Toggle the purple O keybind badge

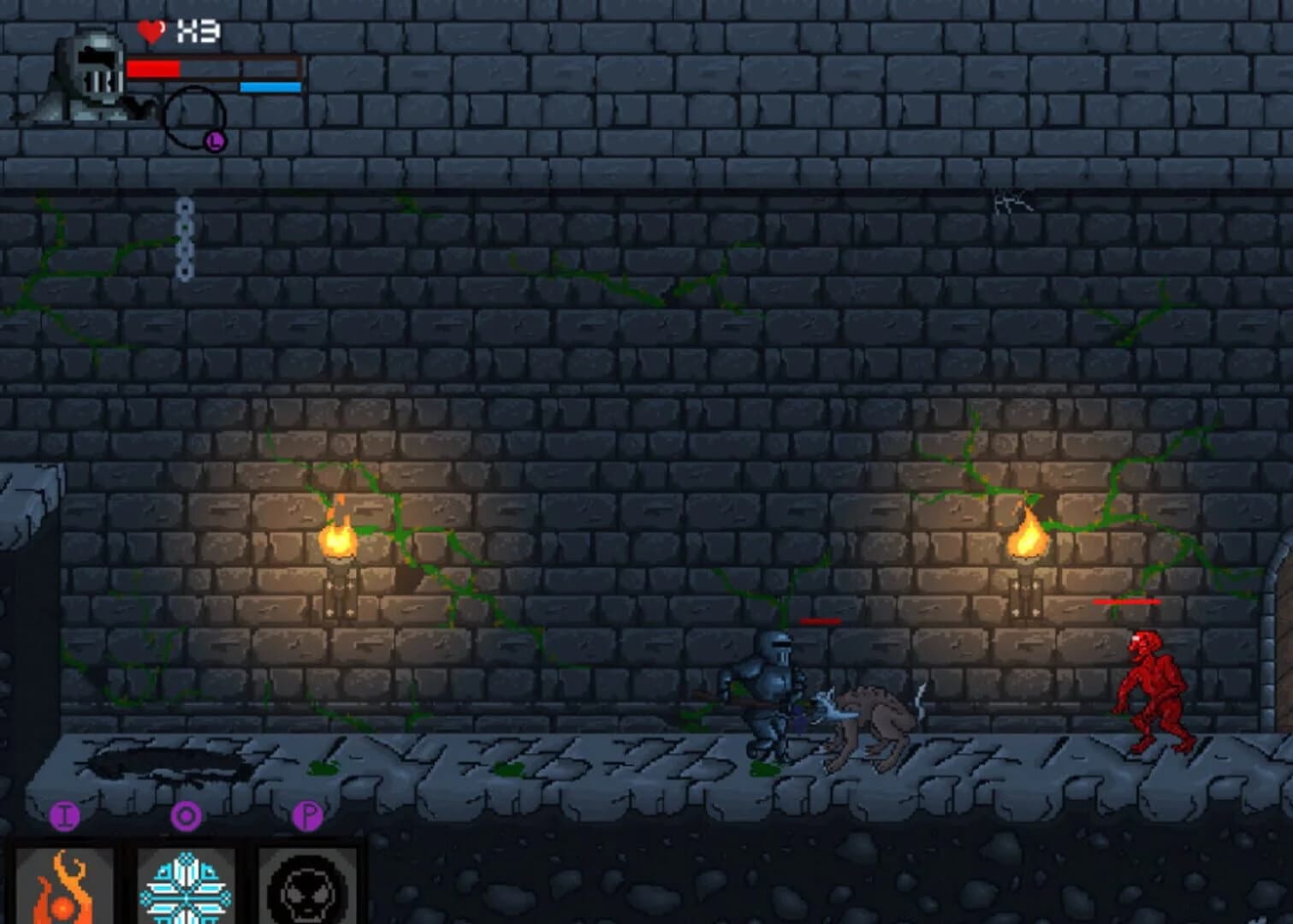click(x=184, y=816)
